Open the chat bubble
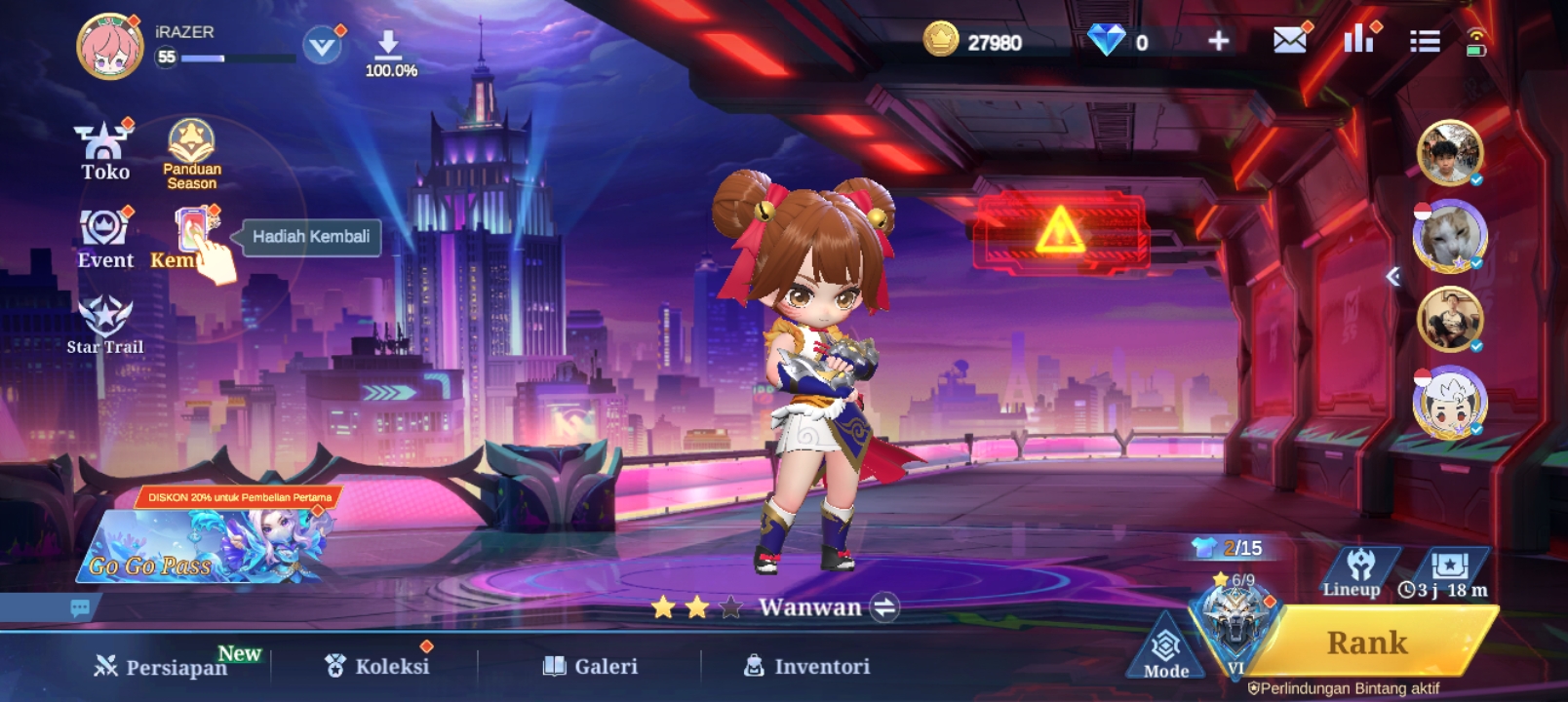Image resolution: width=1568 pixels, height=702 pixels. point(80,607)
